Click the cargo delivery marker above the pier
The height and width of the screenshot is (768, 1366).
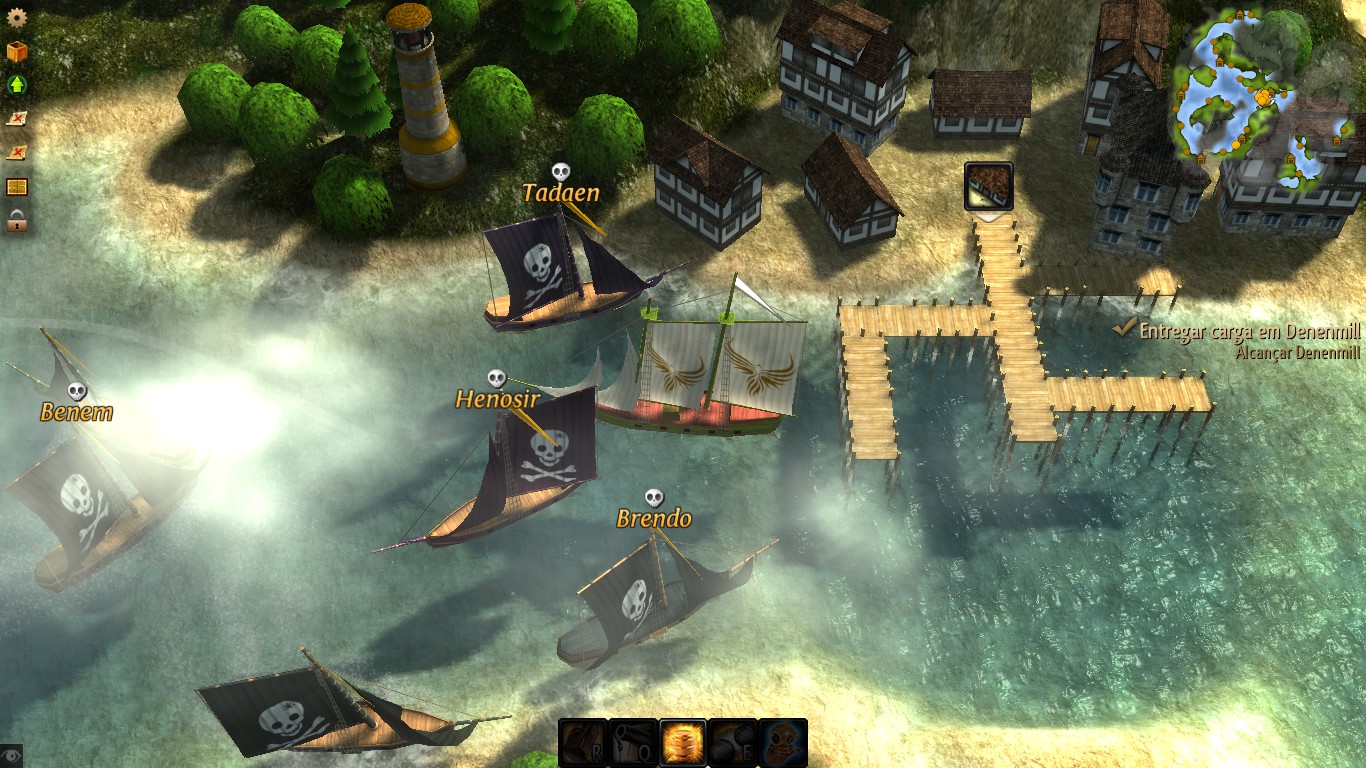[x=987, y=186]
